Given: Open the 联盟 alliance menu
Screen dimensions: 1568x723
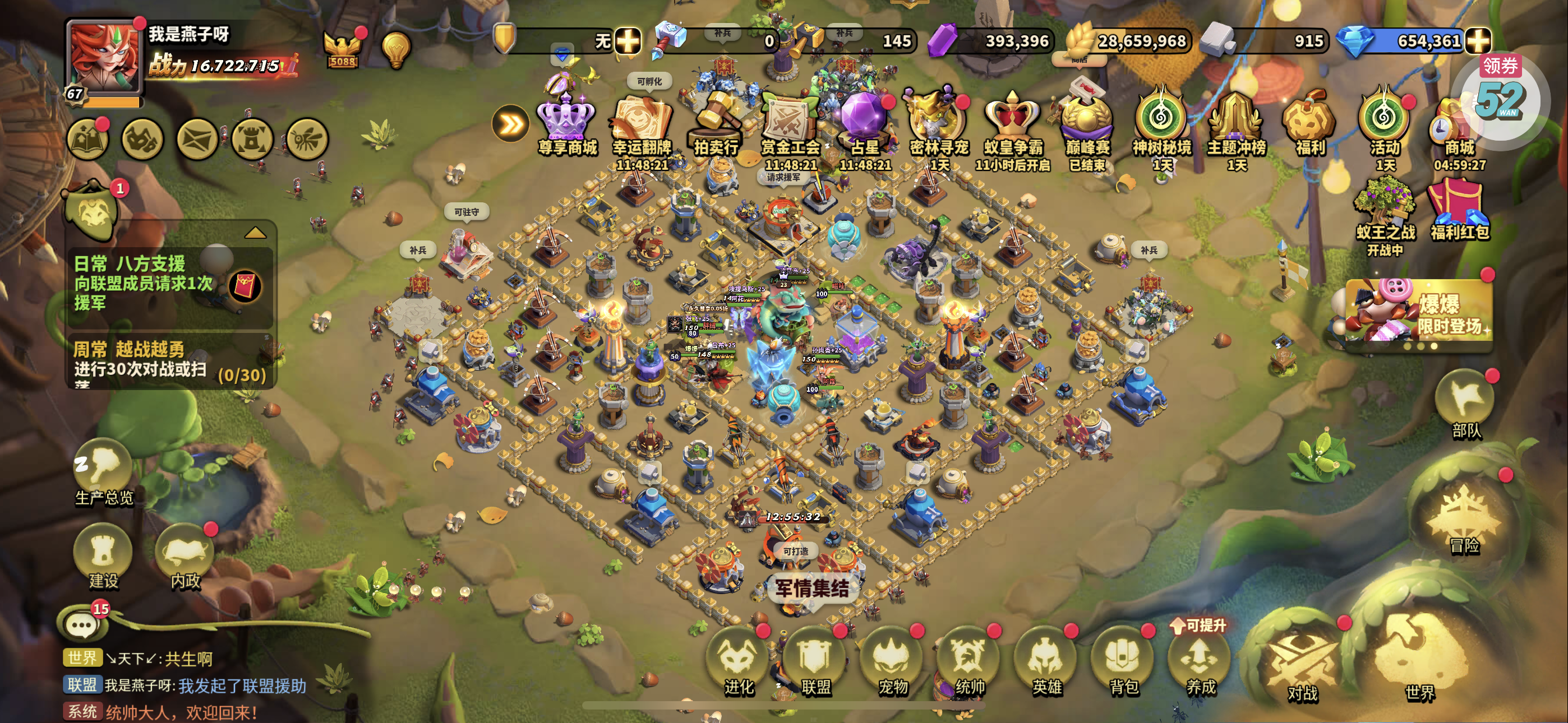Looking at the screenshot, I should (x=815, y=661).
